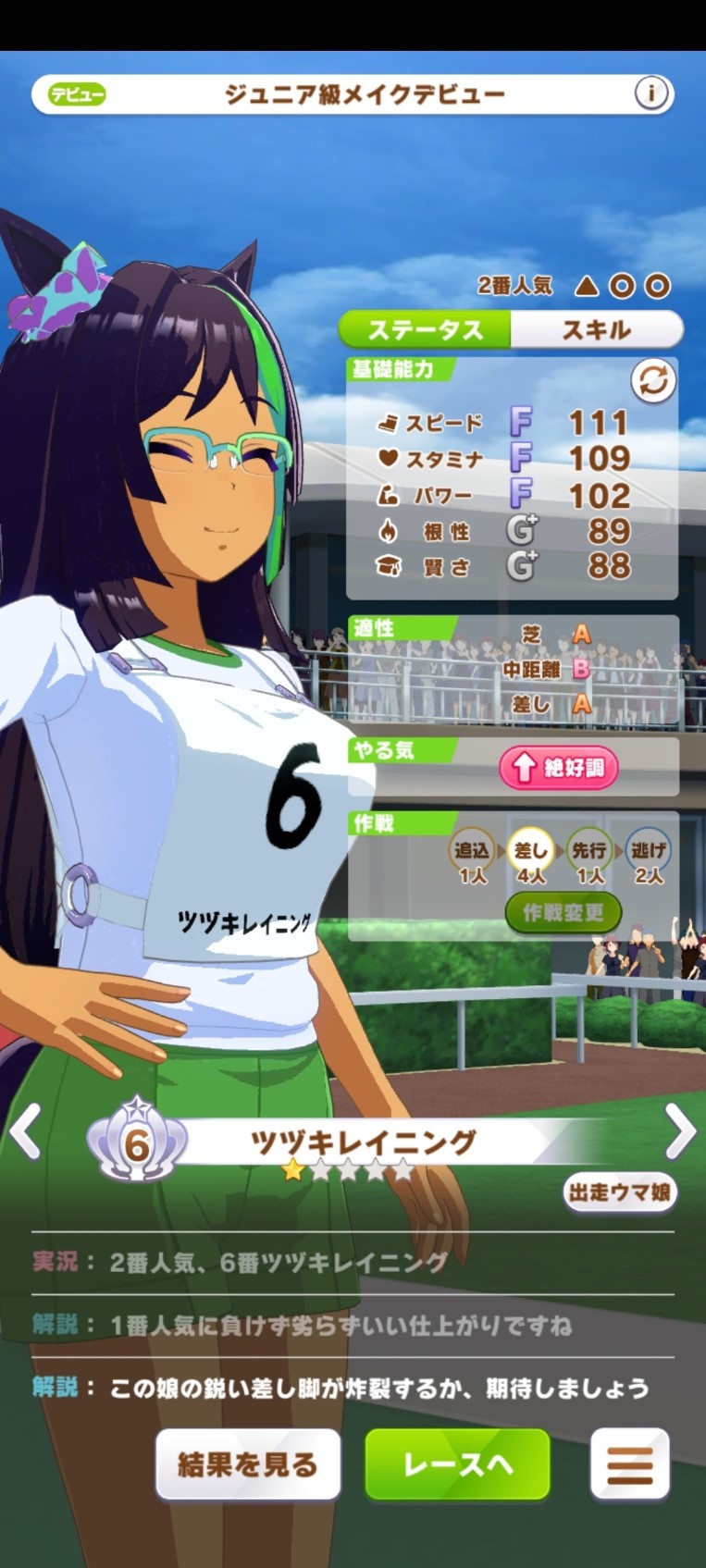Start the race with レースへ
Image resolution: width=706 pixels, height=1568 pixels.
pyautogui.click(x=457, y=1464)
